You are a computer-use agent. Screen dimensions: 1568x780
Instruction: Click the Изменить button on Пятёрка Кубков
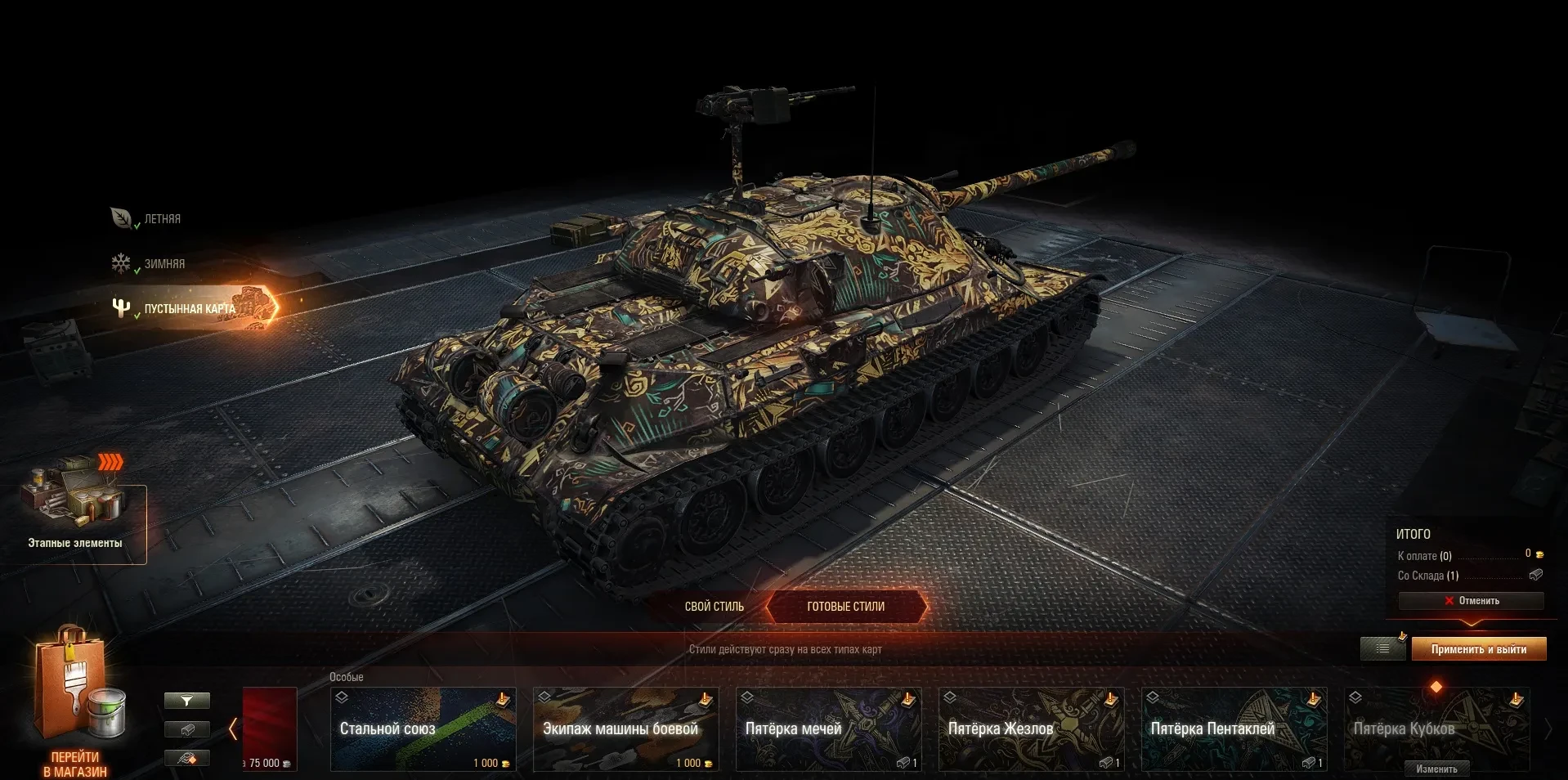click(1436, 769)
